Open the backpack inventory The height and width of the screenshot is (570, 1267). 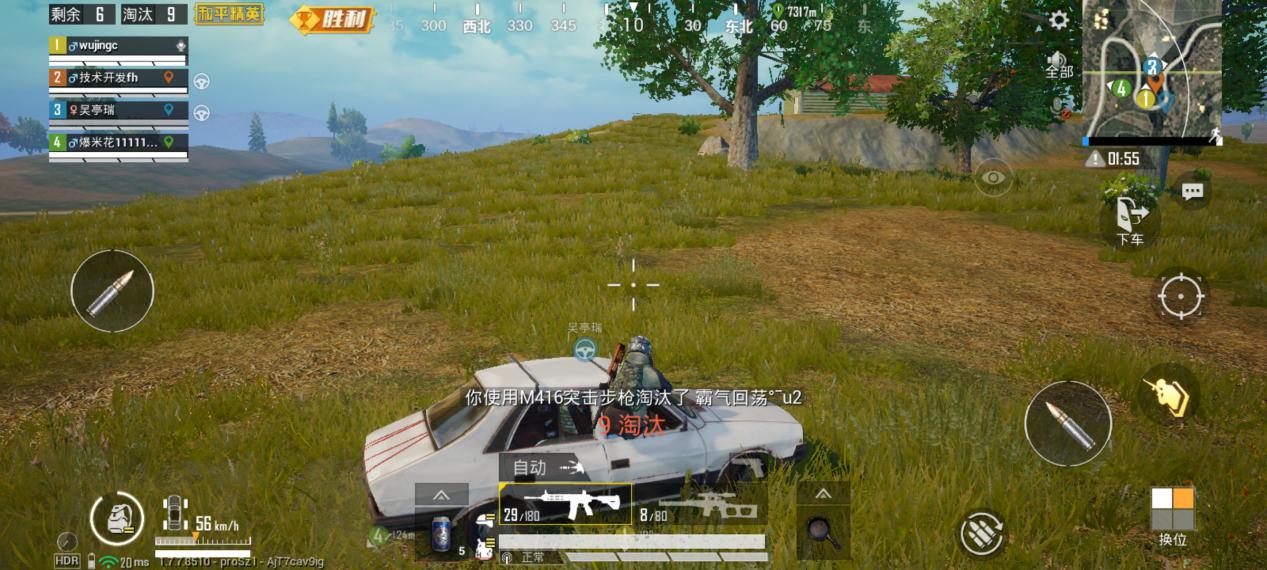click(116, 517)
